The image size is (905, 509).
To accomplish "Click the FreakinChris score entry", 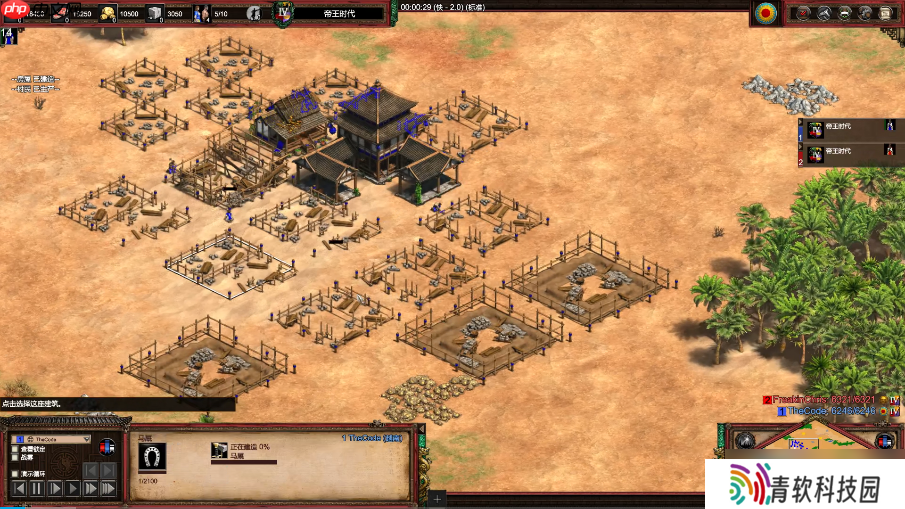I will 824,399.
